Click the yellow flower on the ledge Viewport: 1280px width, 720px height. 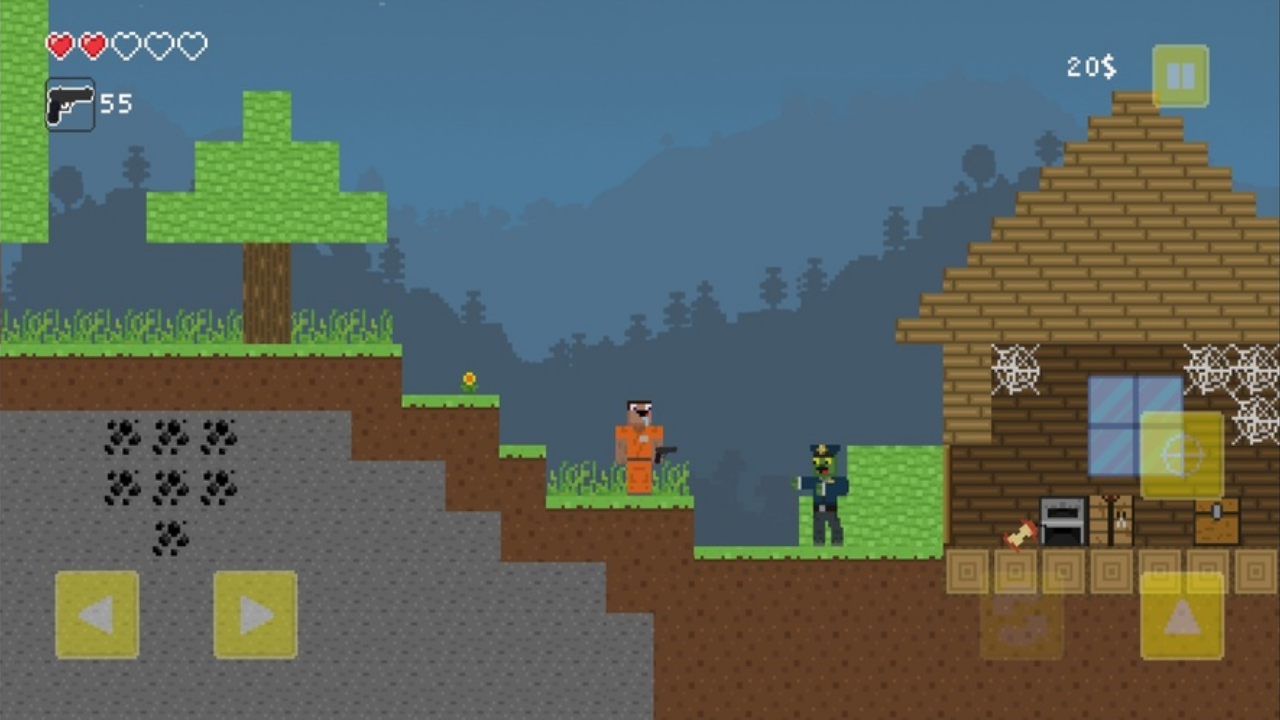tap(468, 379)
